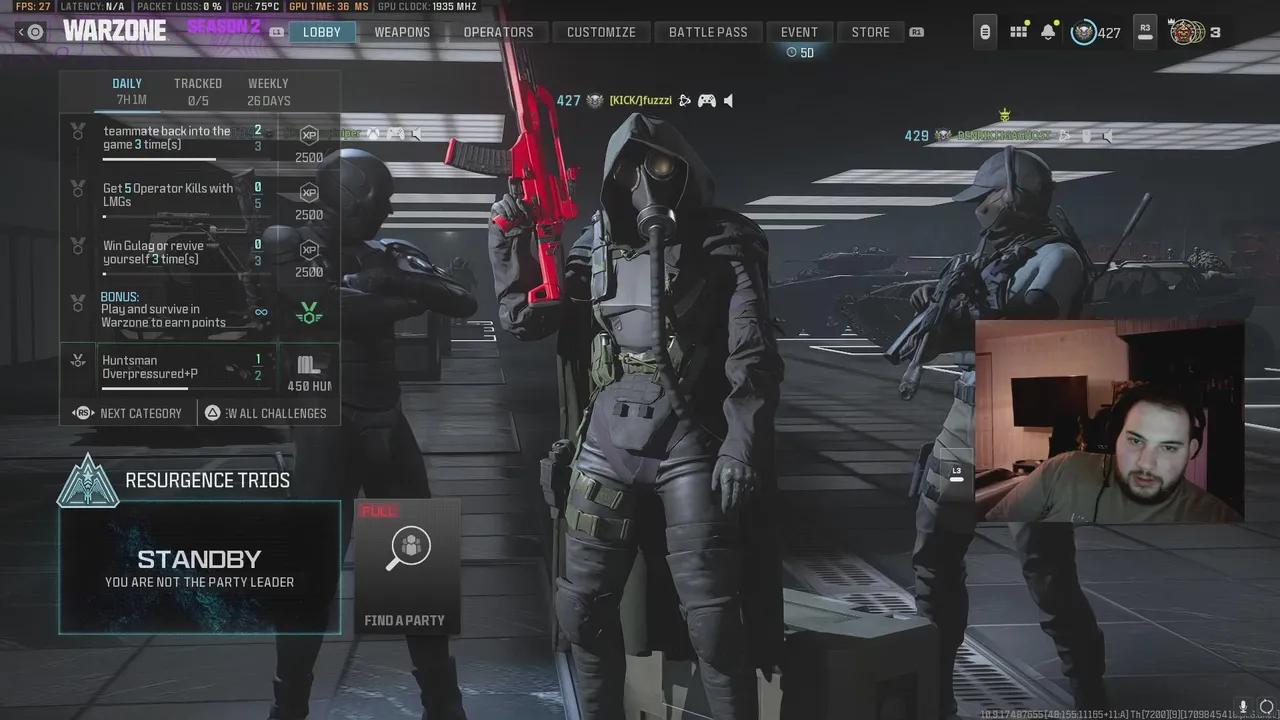Viewport: 1280px width, 720px height.
Task: Switch to the Weekly challenges tab
Action: click(x=268, y=83)
